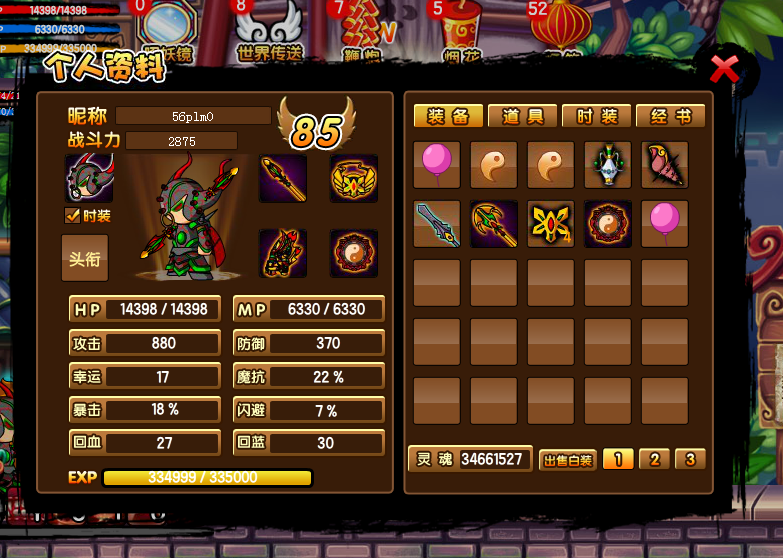Select the equipped horned helmet slot

pyautogui.click(x=89, y=179)
